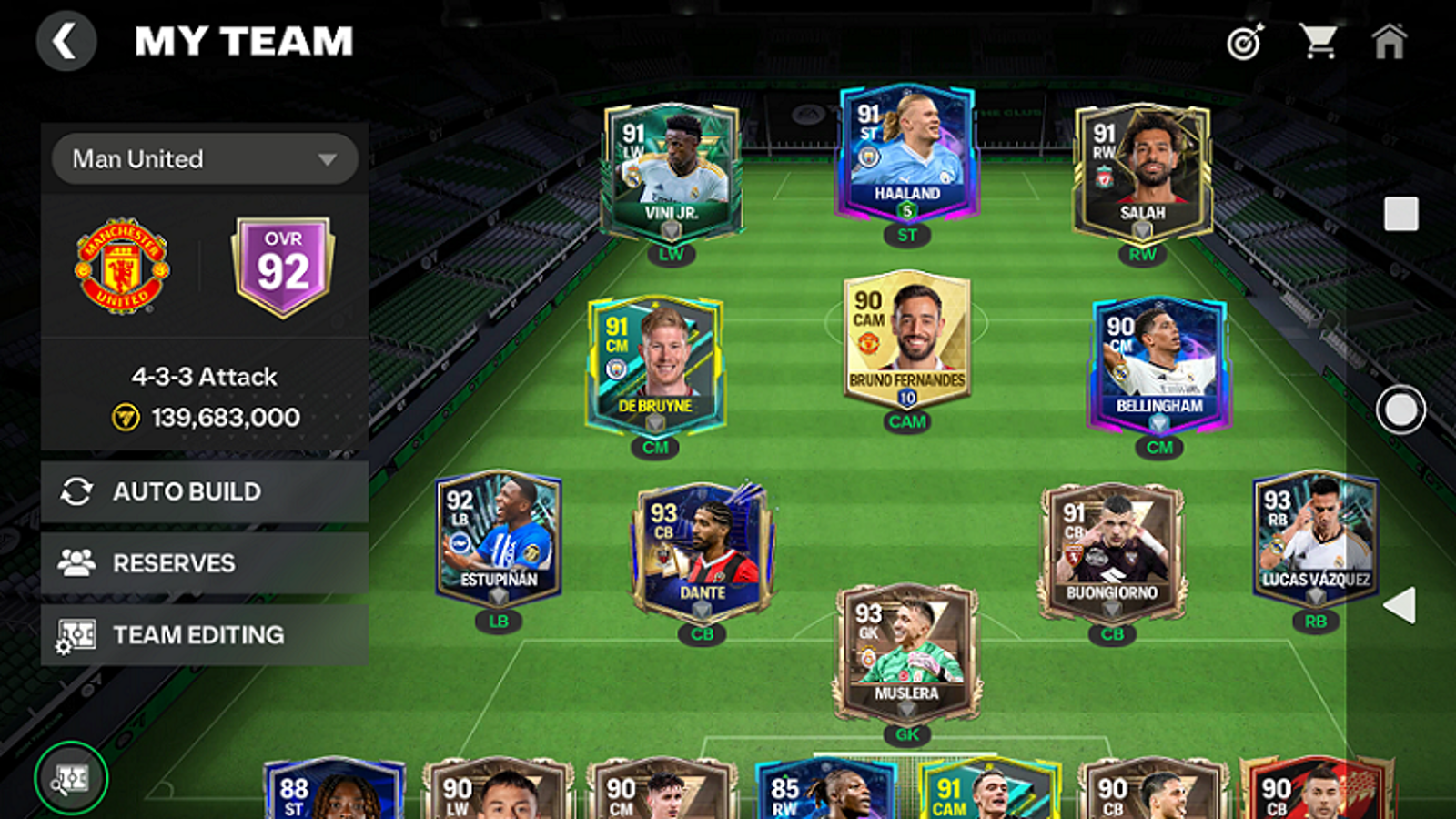1456x819 pixels.
Task: Open the target objectives icon
Action: point(1245,42)
